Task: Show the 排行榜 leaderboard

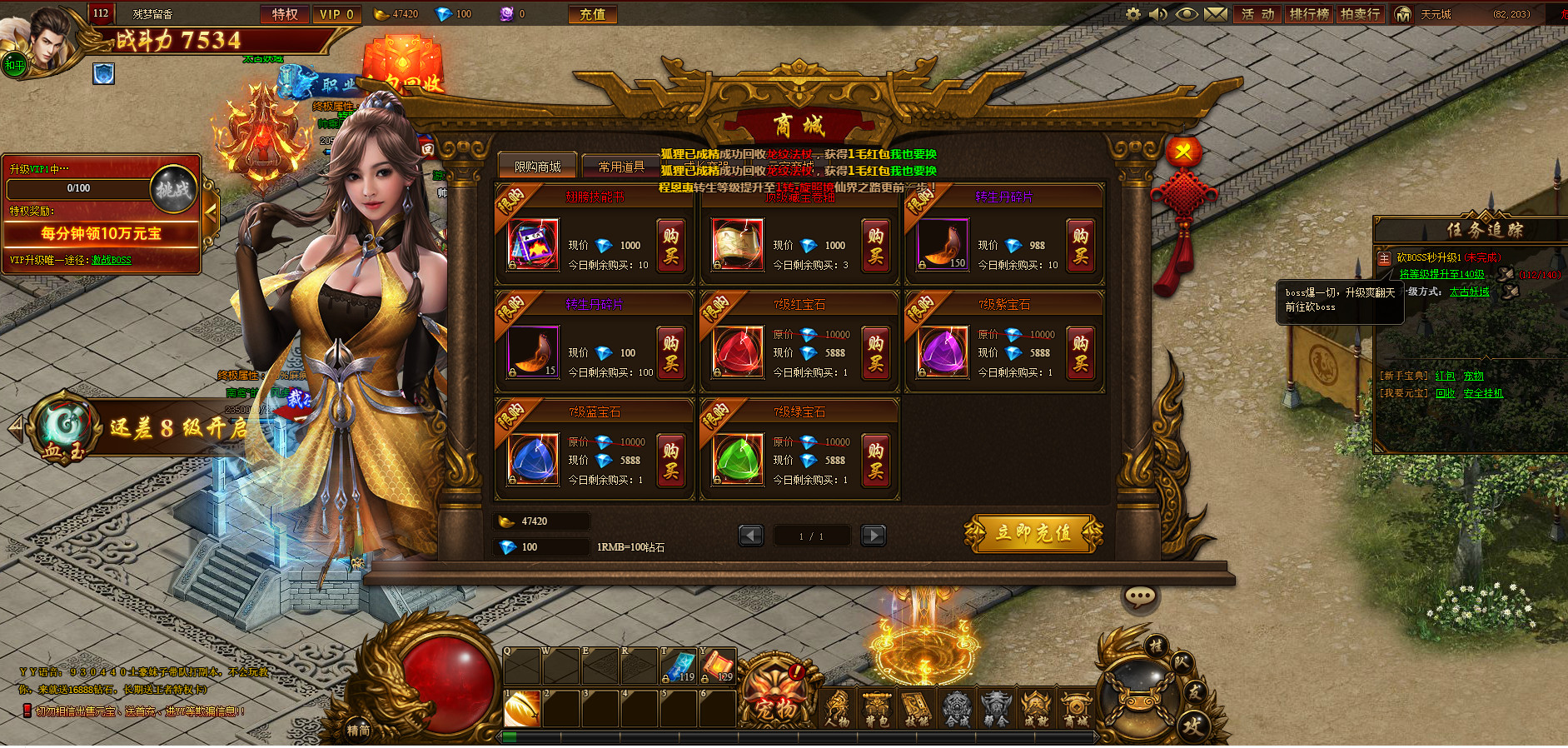Action: point(1309,14)
